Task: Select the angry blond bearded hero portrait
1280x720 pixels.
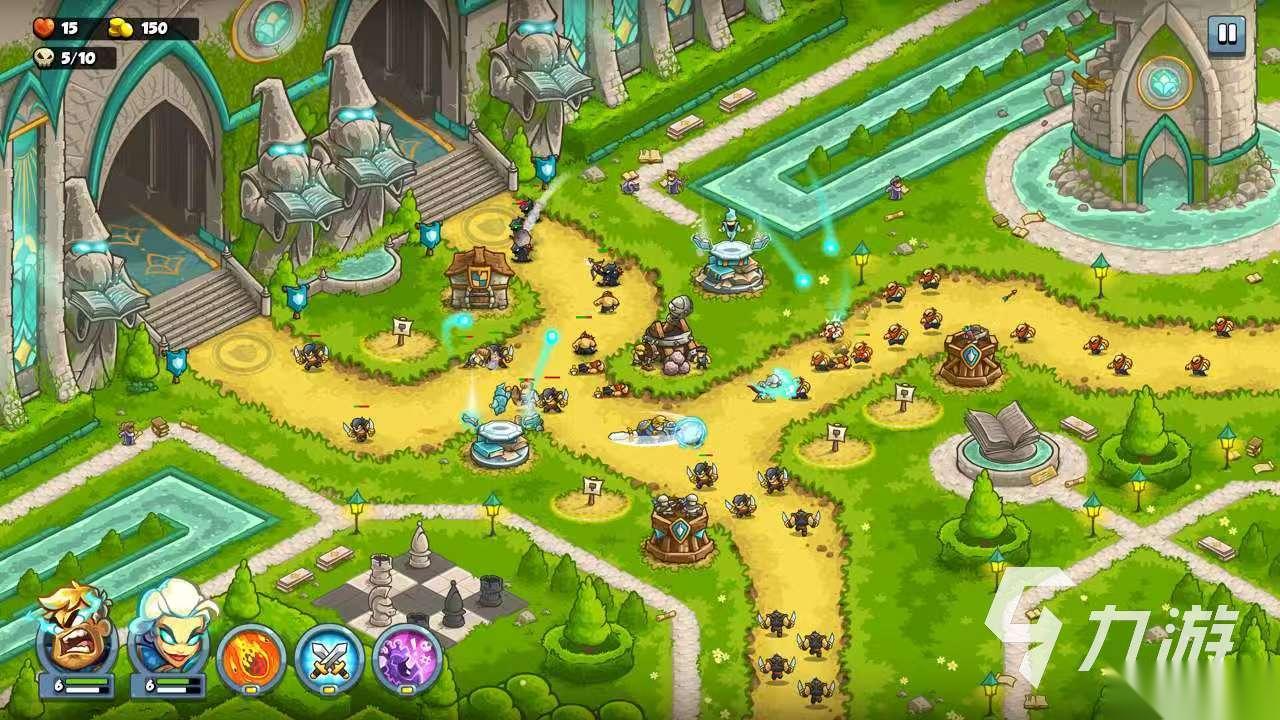Action: click(76, 635)
